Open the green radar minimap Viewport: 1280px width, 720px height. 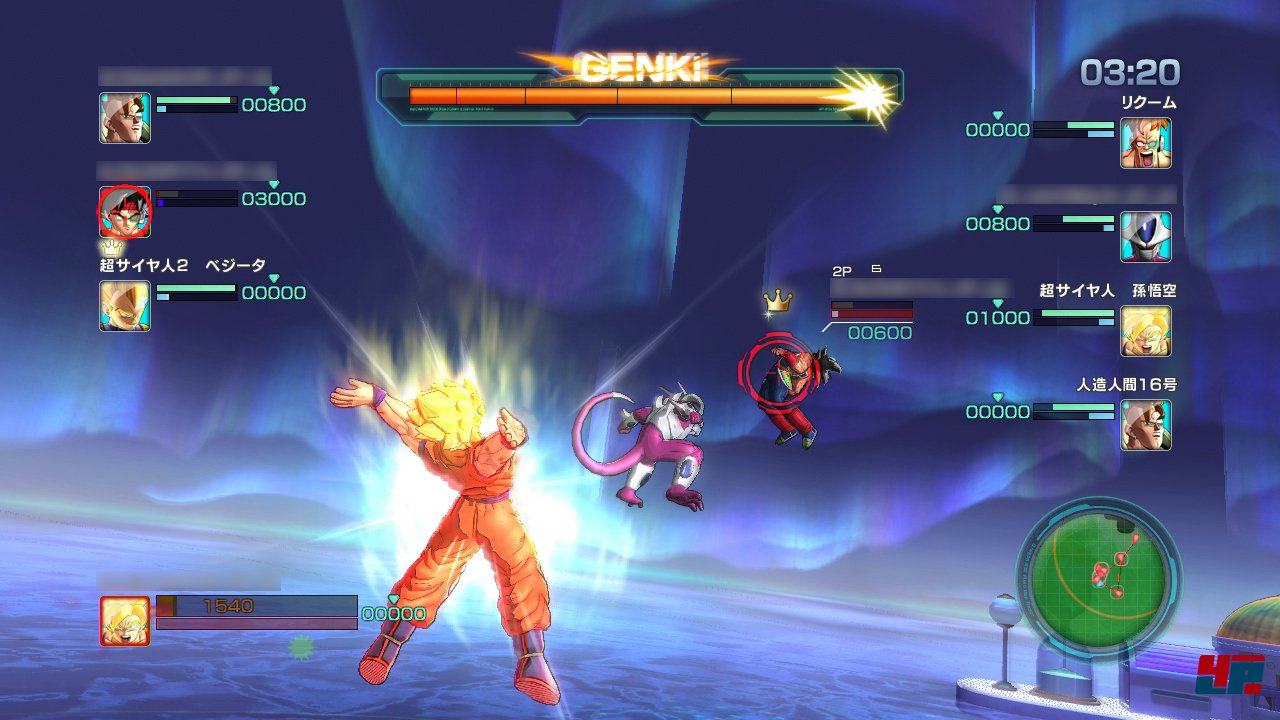1098,576
